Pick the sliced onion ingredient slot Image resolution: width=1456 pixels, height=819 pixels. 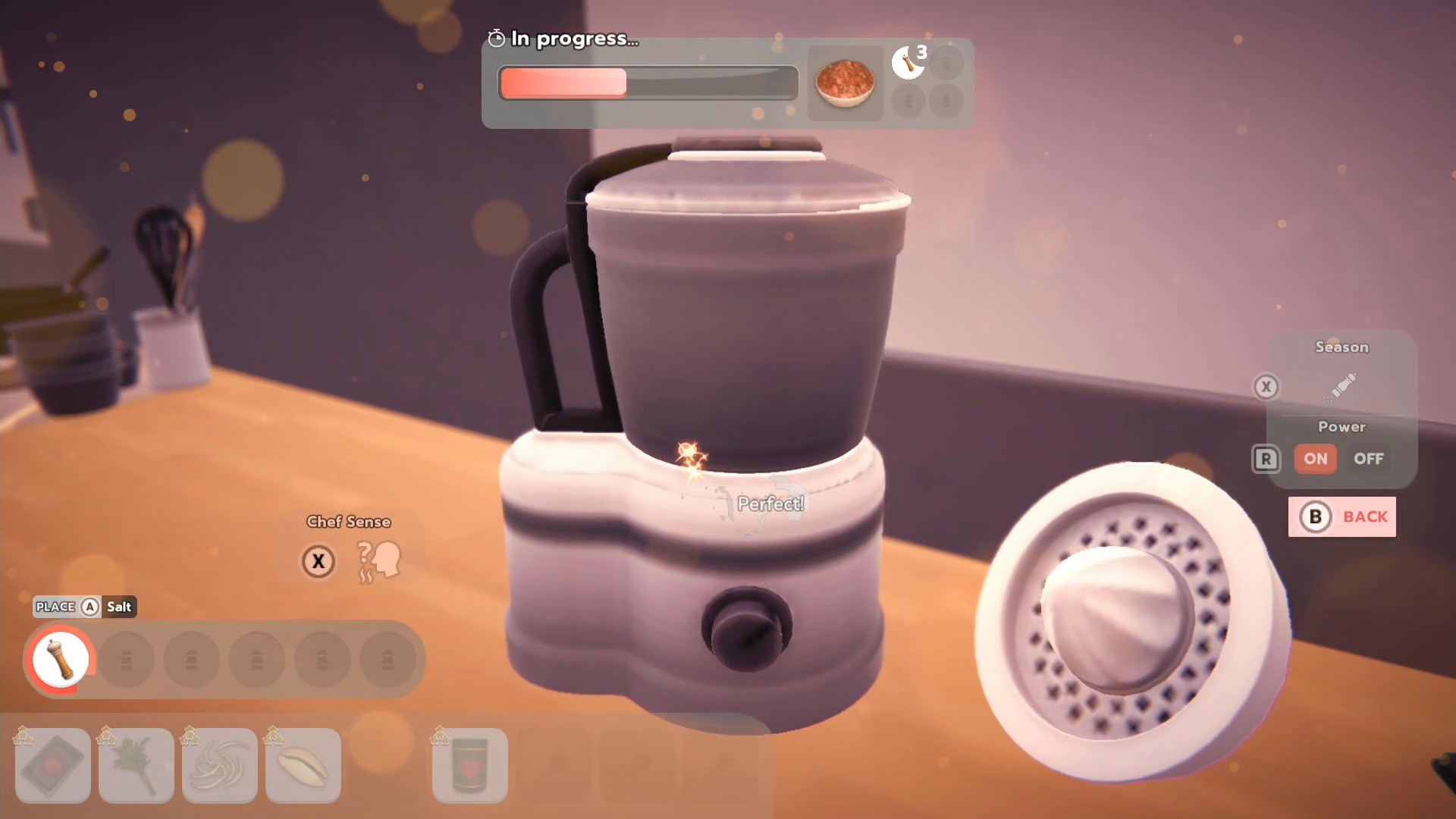tap(220, 765)
